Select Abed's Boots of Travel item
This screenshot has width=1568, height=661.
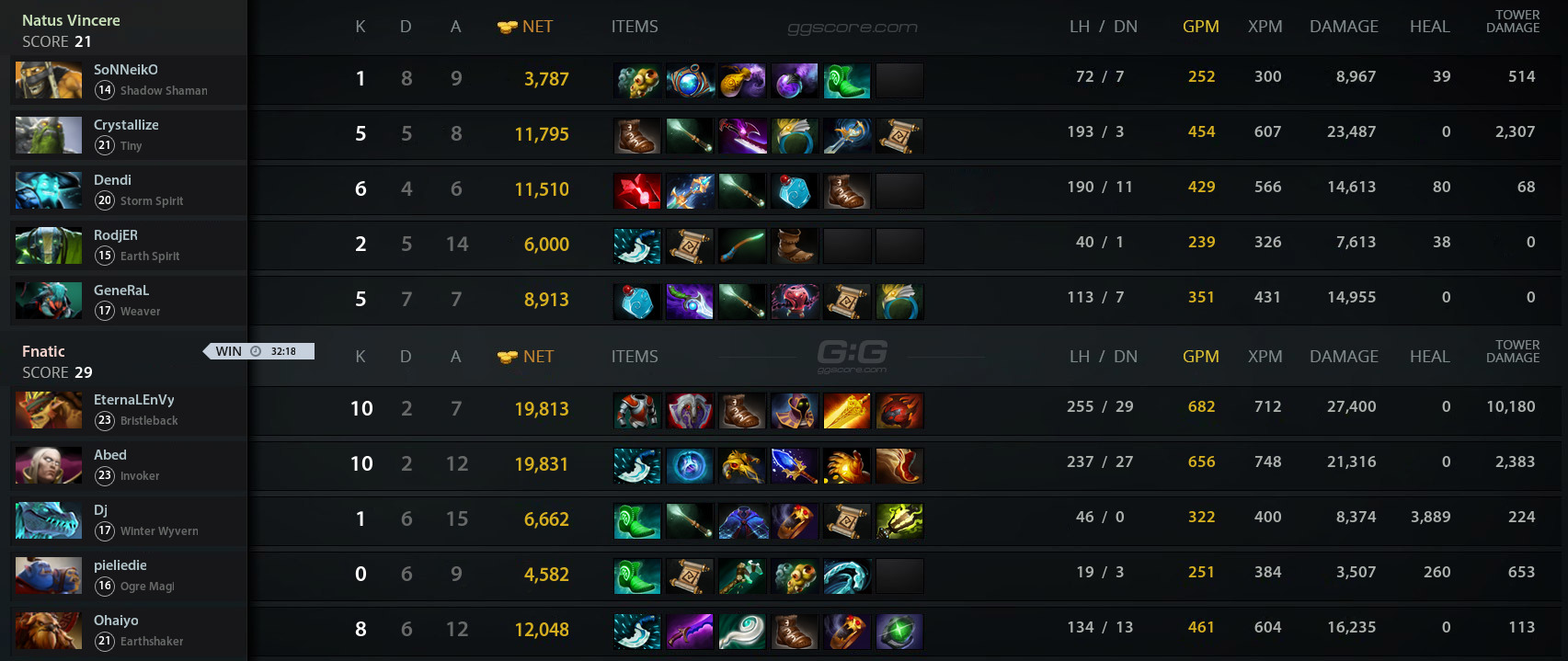pos(899,466)
